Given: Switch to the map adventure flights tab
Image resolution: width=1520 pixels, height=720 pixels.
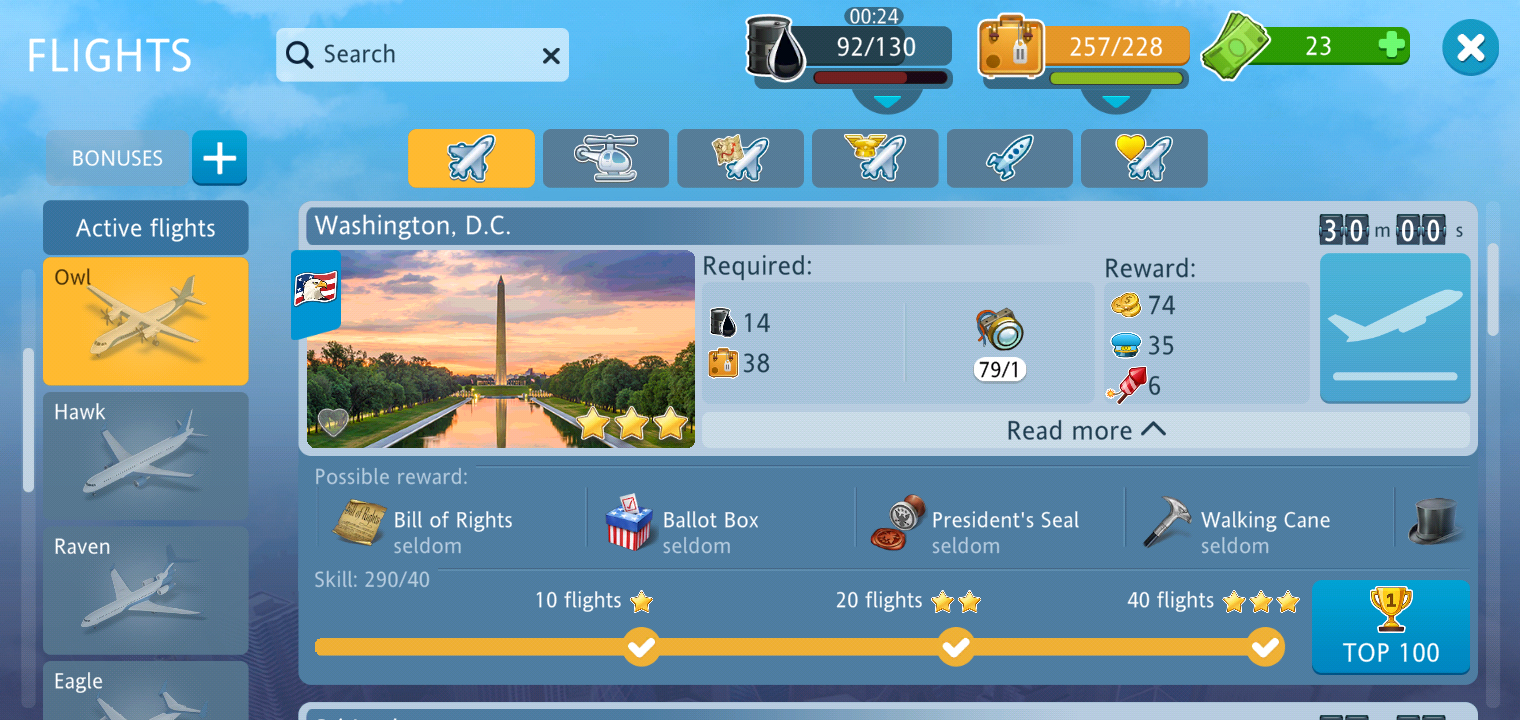Looking at the screenshot, I should pyautogui.click(x=740, y=158).
